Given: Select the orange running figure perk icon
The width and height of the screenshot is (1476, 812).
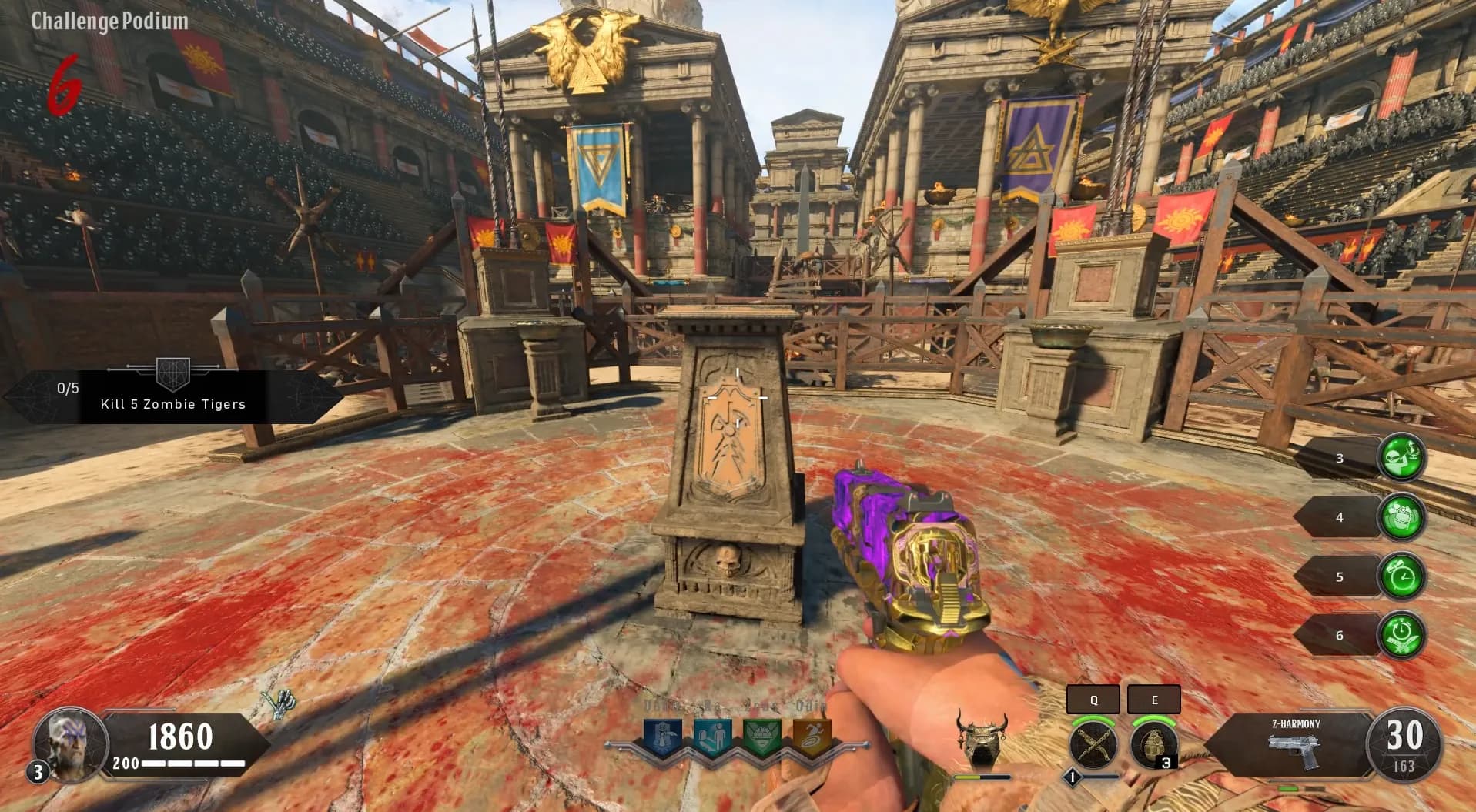Looking at the screenshot, I should pos(812,737).
